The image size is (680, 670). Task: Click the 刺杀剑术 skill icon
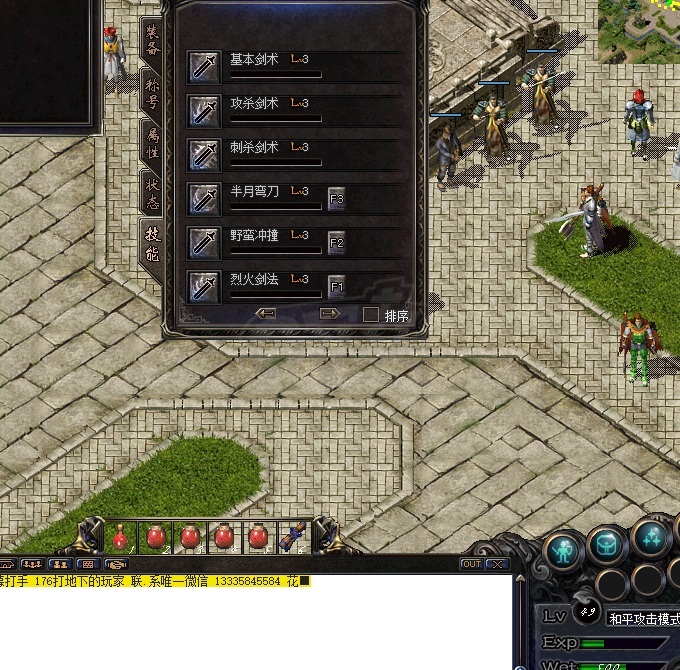(x=204, y=154)
